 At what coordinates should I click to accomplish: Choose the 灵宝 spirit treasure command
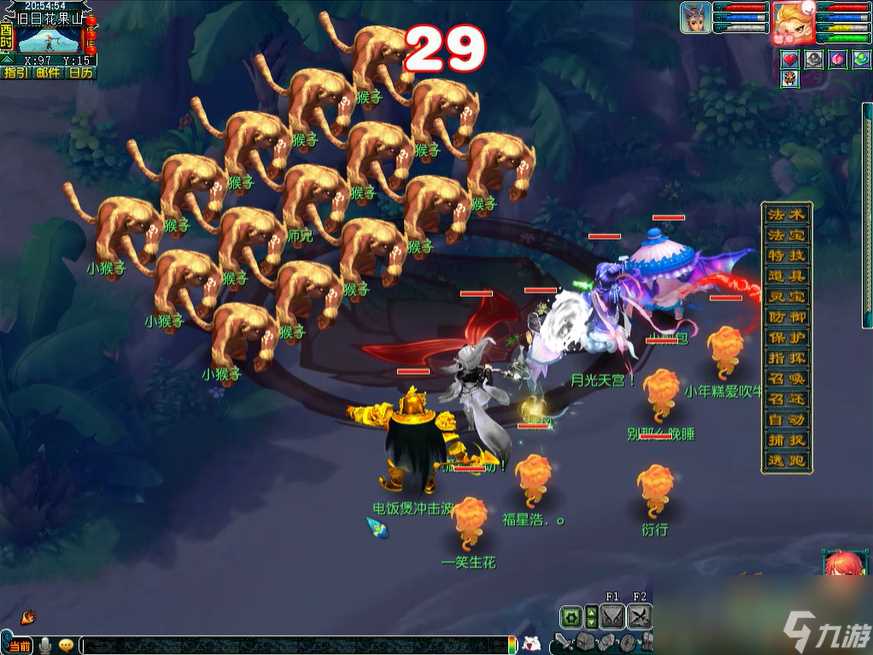click(786, 296)
